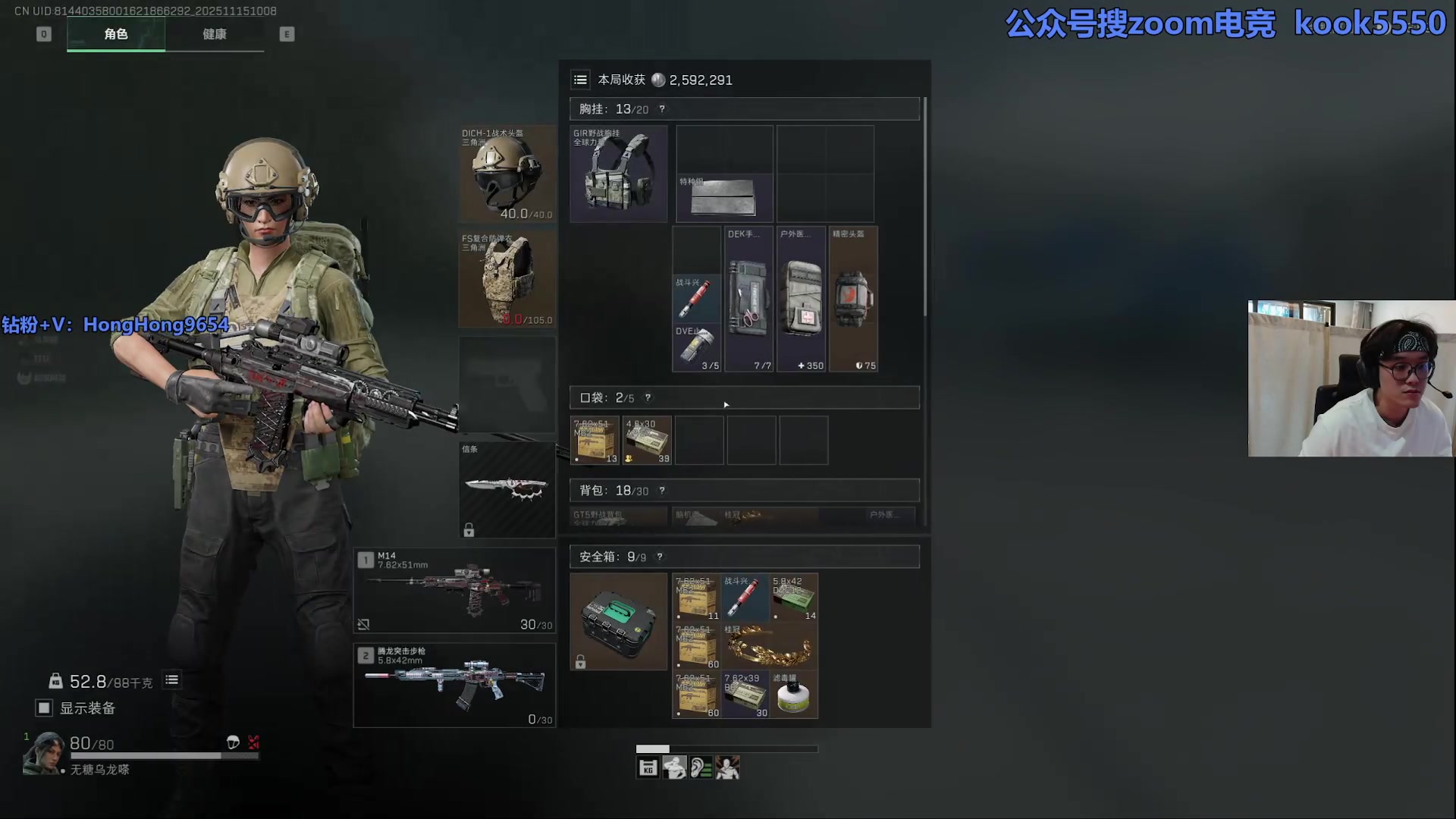Select the 7.62x39 ammo in safe box
1456x819 pixels.
745,694
